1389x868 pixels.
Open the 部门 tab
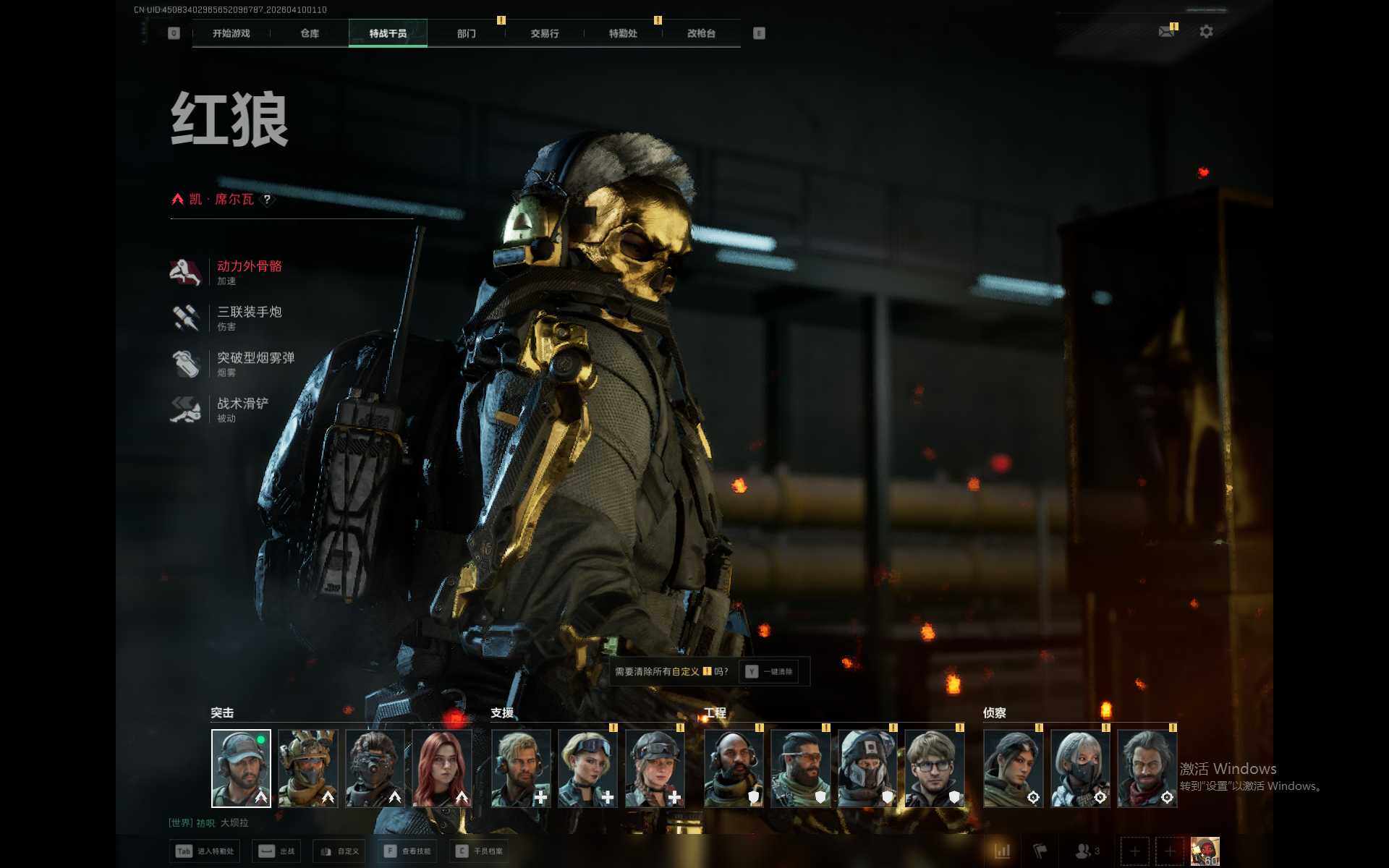[467, 33]
